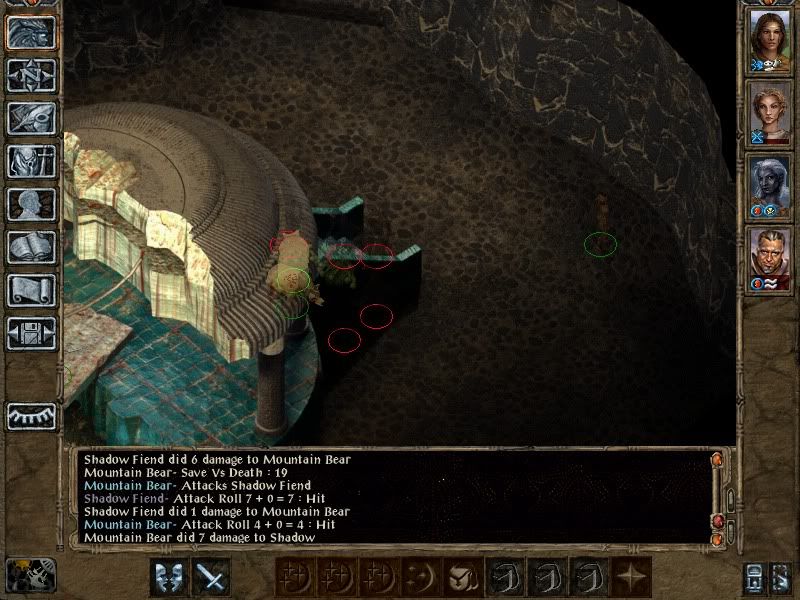Click the sword attack action button
Screen dimensions: 800x600
[211, 576]
